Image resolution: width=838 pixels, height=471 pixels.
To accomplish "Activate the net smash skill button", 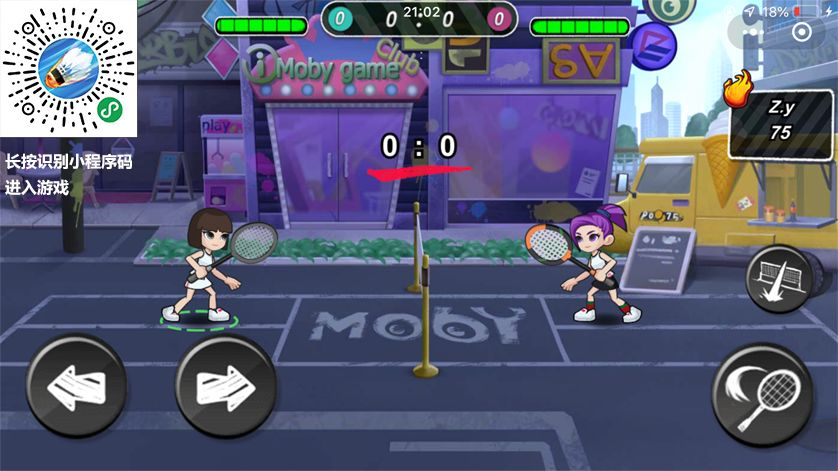I will coord(778,277).
